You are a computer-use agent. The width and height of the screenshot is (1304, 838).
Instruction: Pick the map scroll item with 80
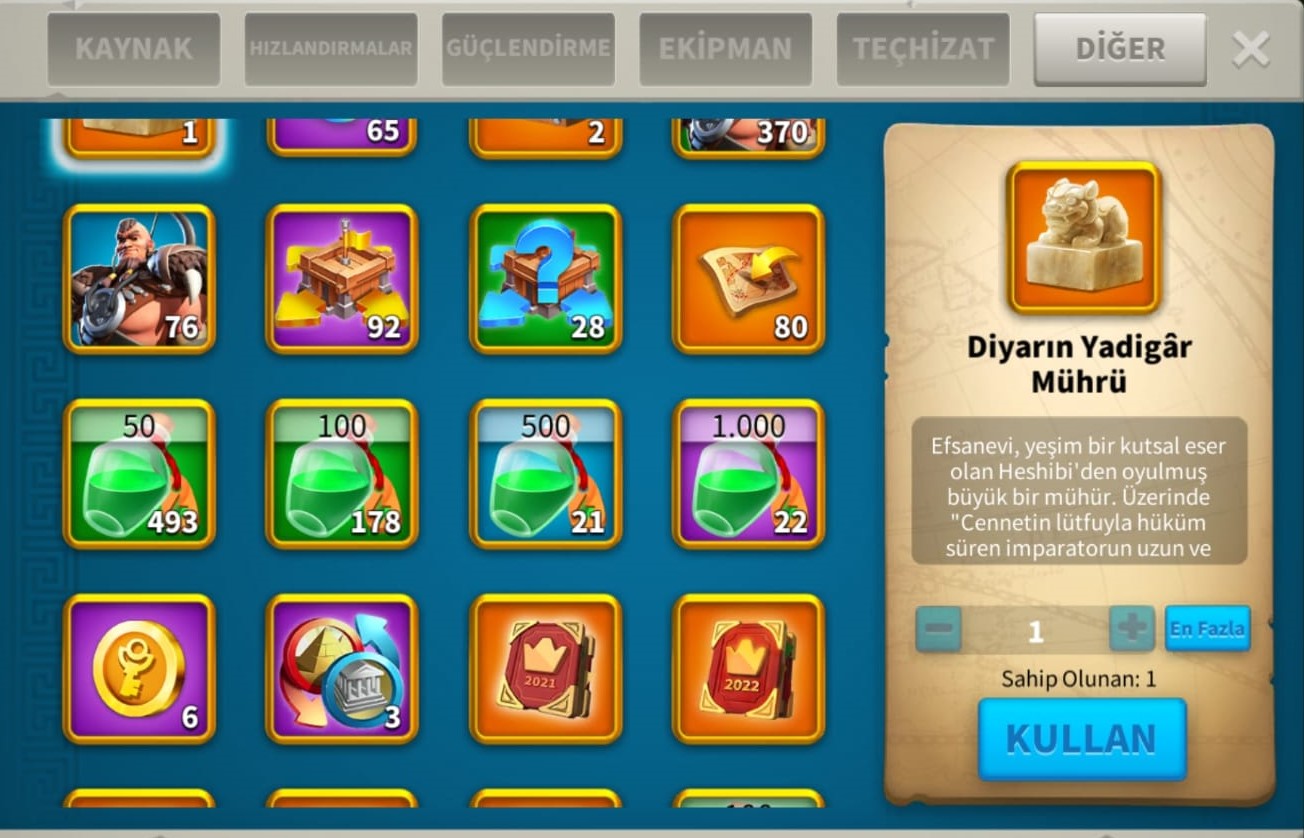click(749, 279)
